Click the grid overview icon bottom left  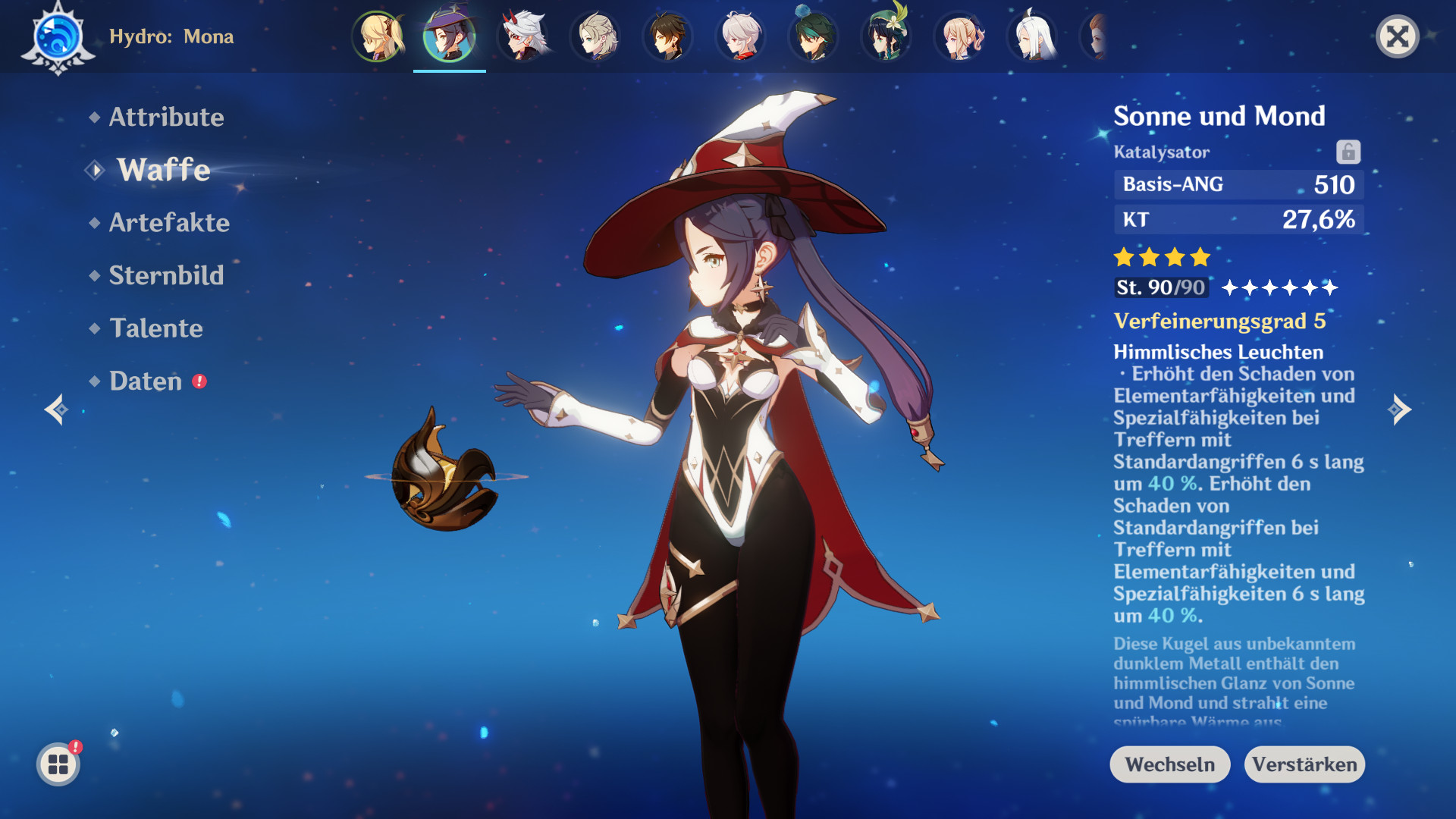(x=57, y=764)
